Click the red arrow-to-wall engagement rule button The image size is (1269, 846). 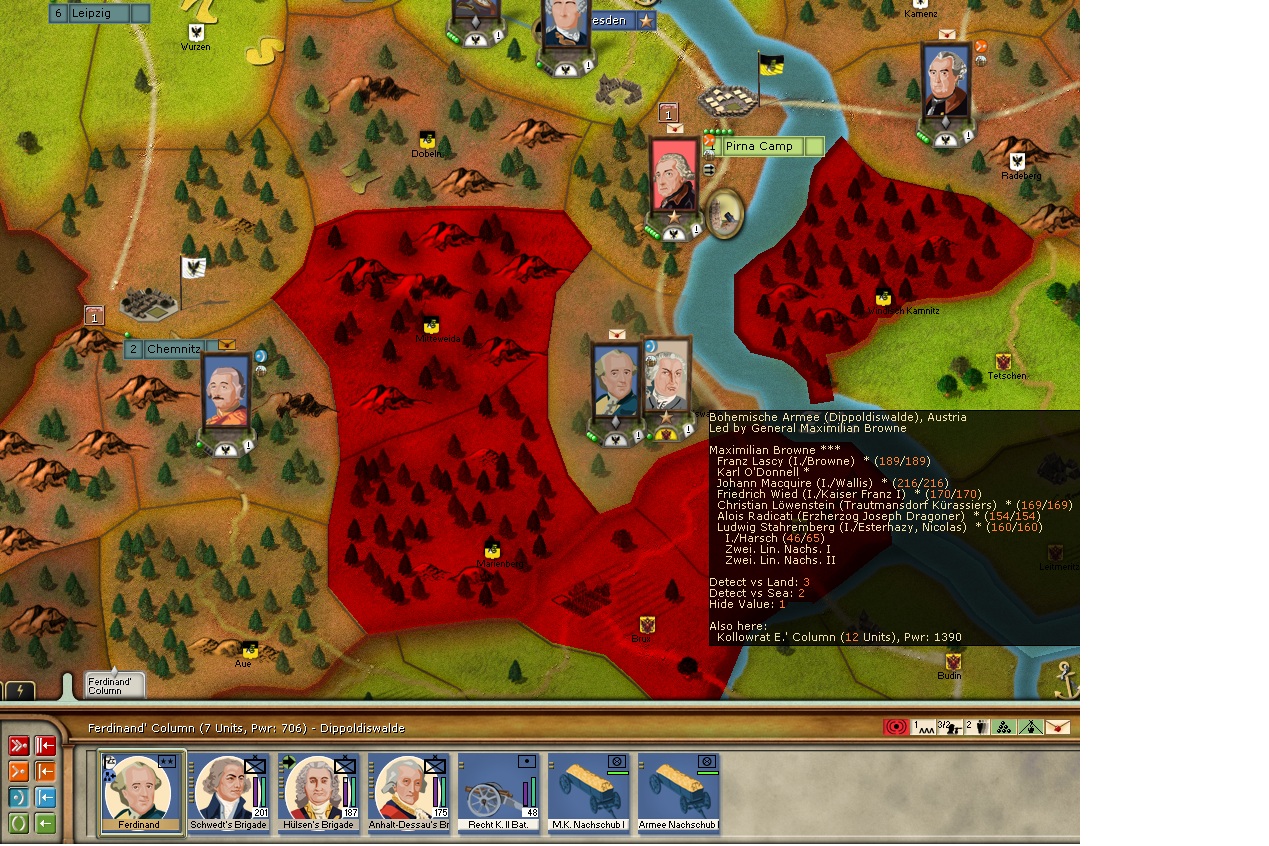click(46, 746)
